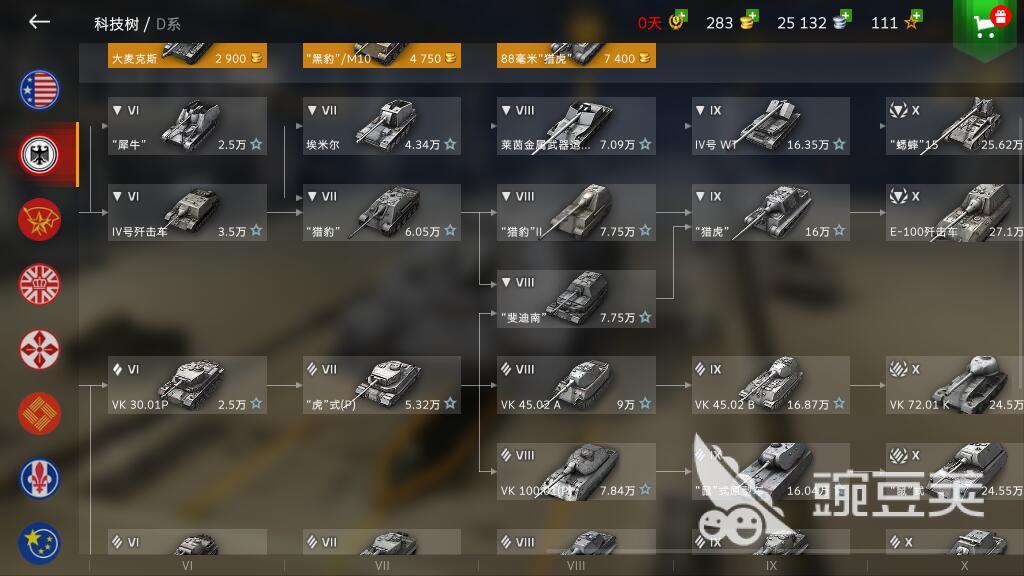Choose the 埃米尔 tier VII tank
The width and height of the screenshot is (1024, 576).
pos(382,126)
